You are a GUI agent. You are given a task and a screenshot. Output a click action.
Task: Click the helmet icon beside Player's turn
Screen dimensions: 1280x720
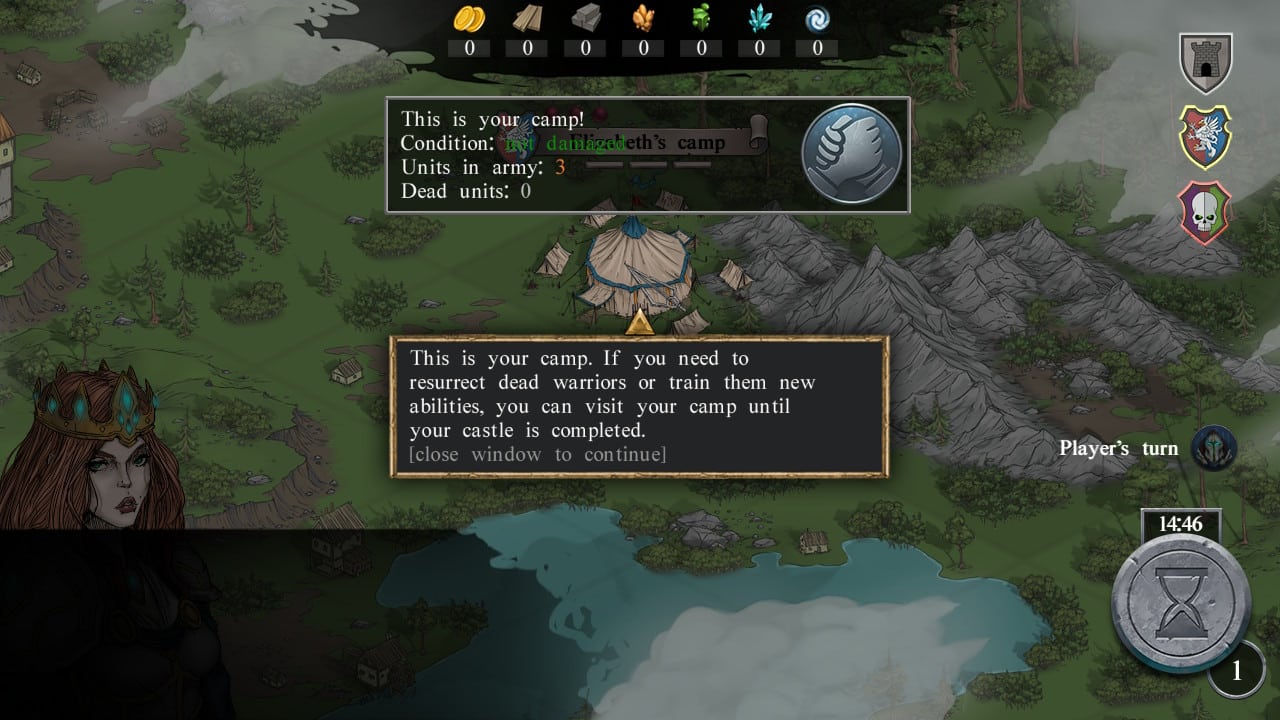1214,449
